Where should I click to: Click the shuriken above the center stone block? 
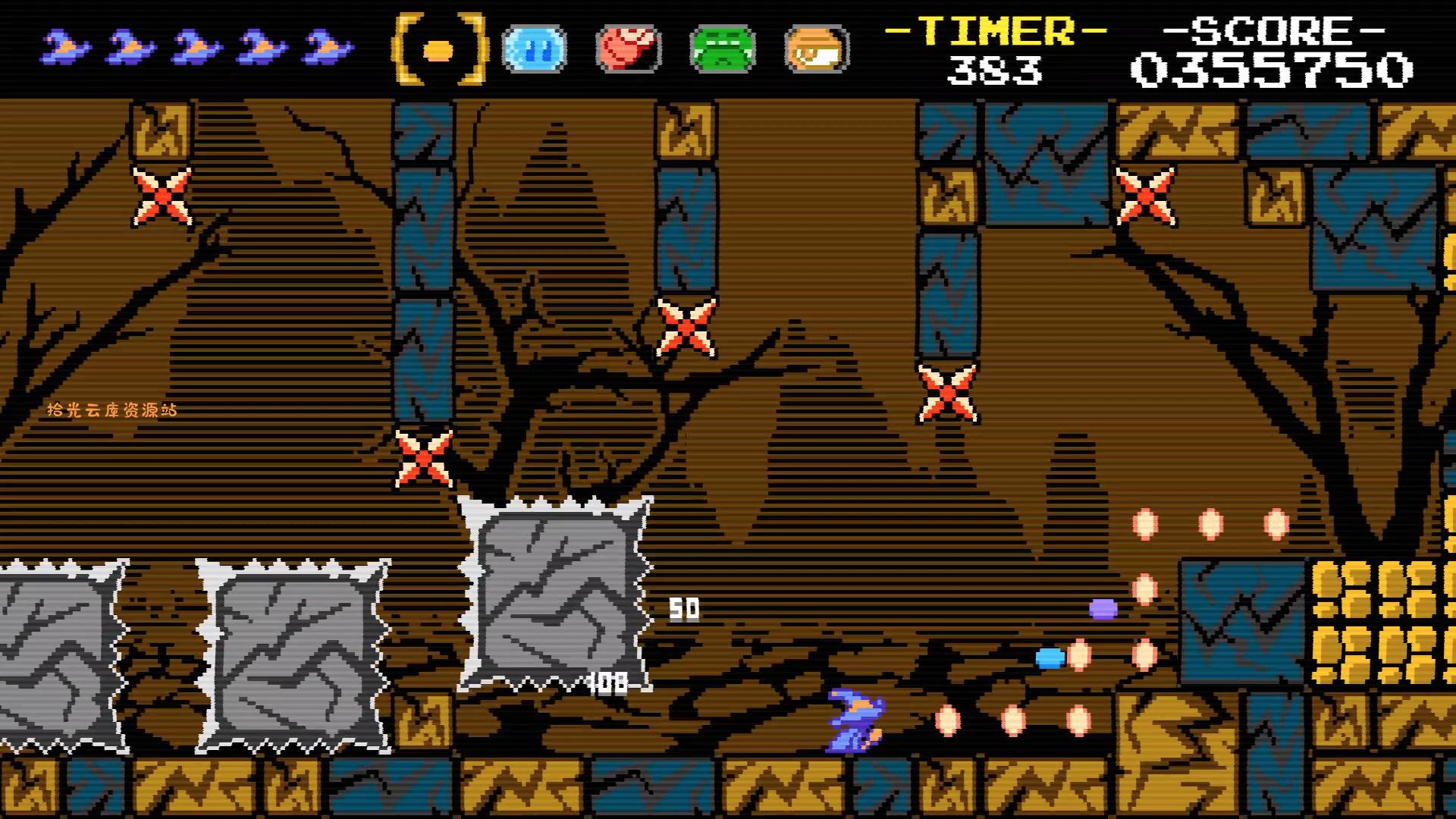pyautogui.click(x=425, y=457)
